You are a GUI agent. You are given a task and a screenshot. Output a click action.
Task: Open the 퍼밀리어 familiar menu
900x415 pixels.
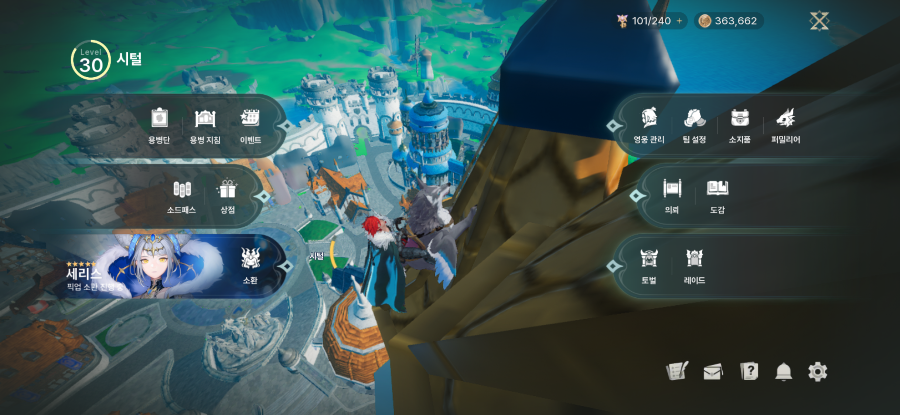785,124
